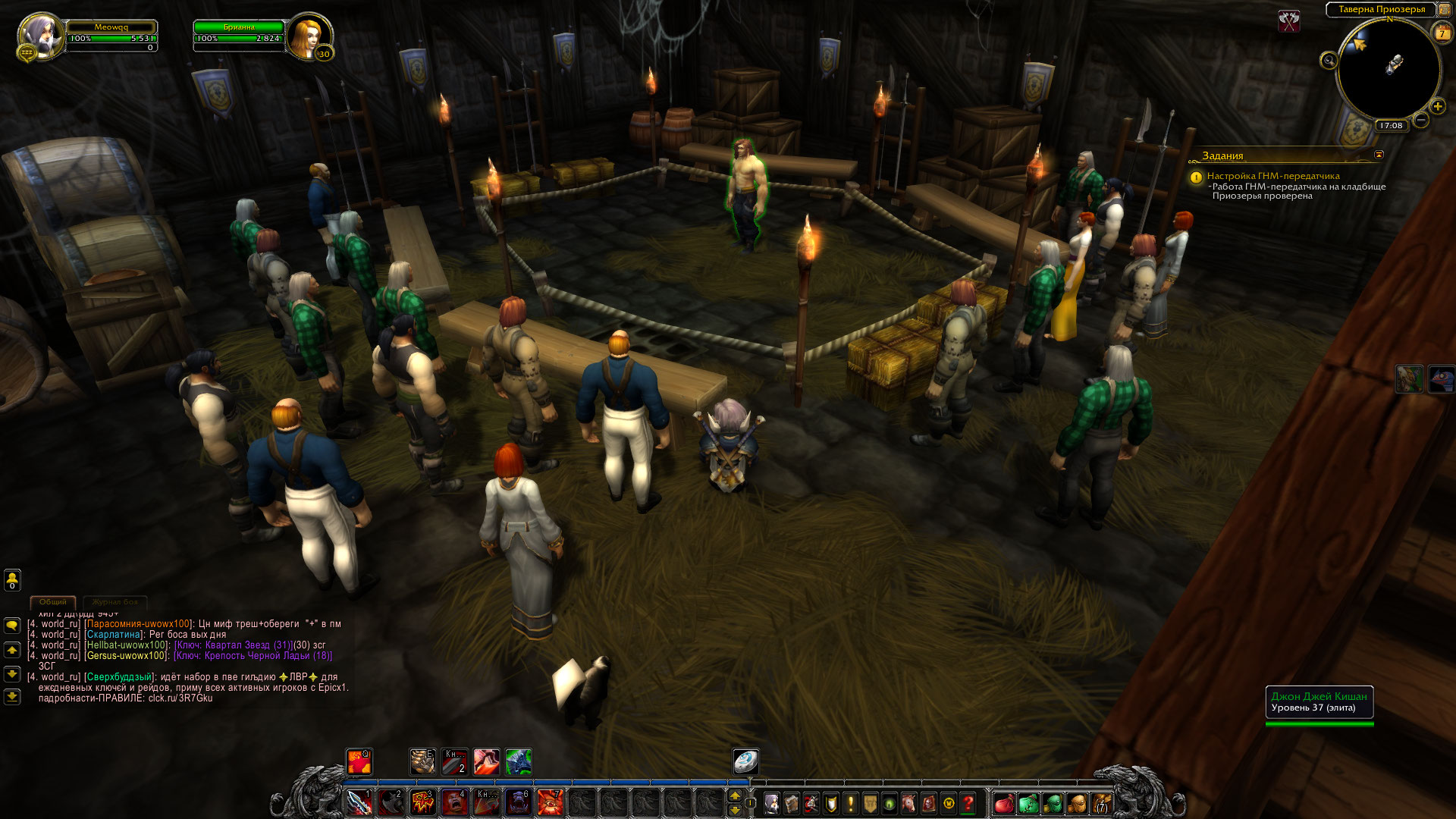
Task: Switch to the Журнал боя chat tab
Action: click(x=115, y=602)
